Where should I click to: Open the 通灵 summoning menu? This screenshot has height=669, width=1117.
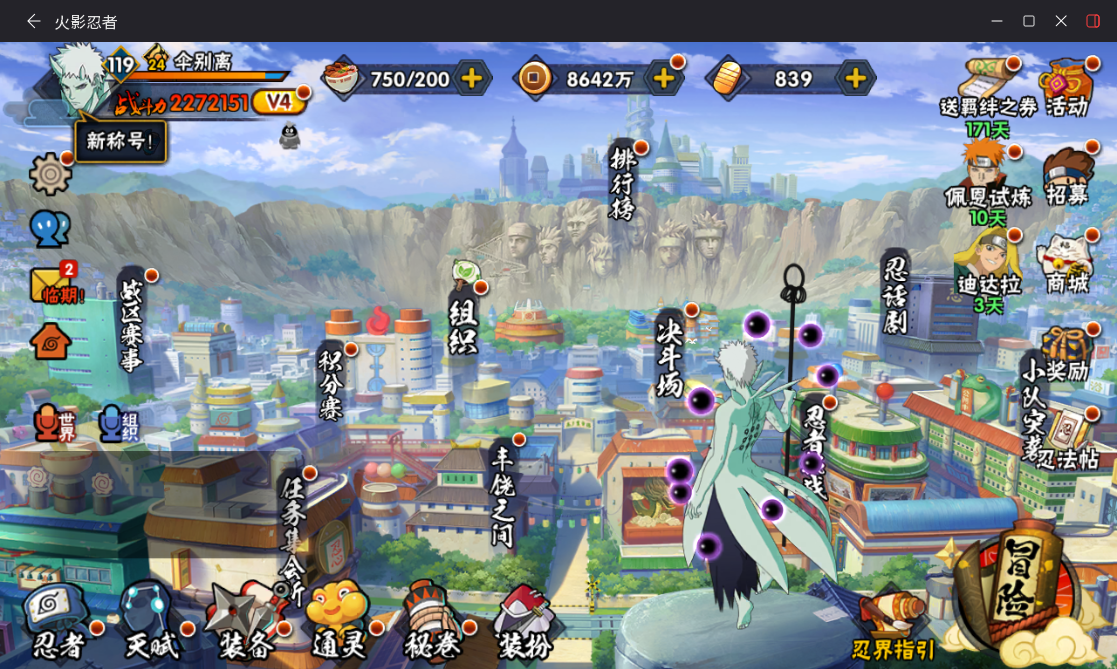336,620
